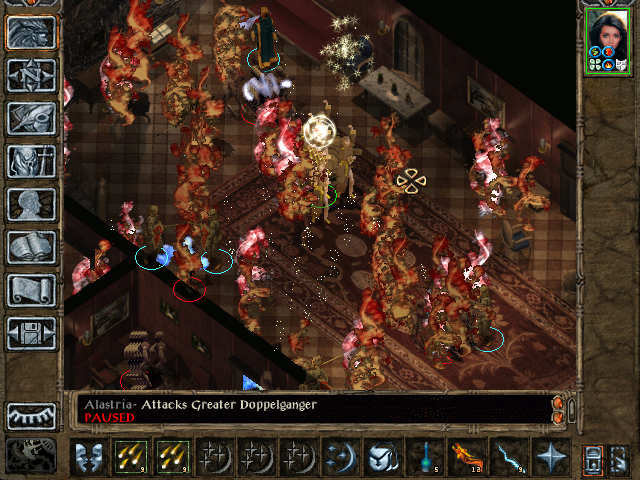Use the lightning wand quick item
Image resolution: width=640 pixels, height=480 pixels.
click(507, 457)
